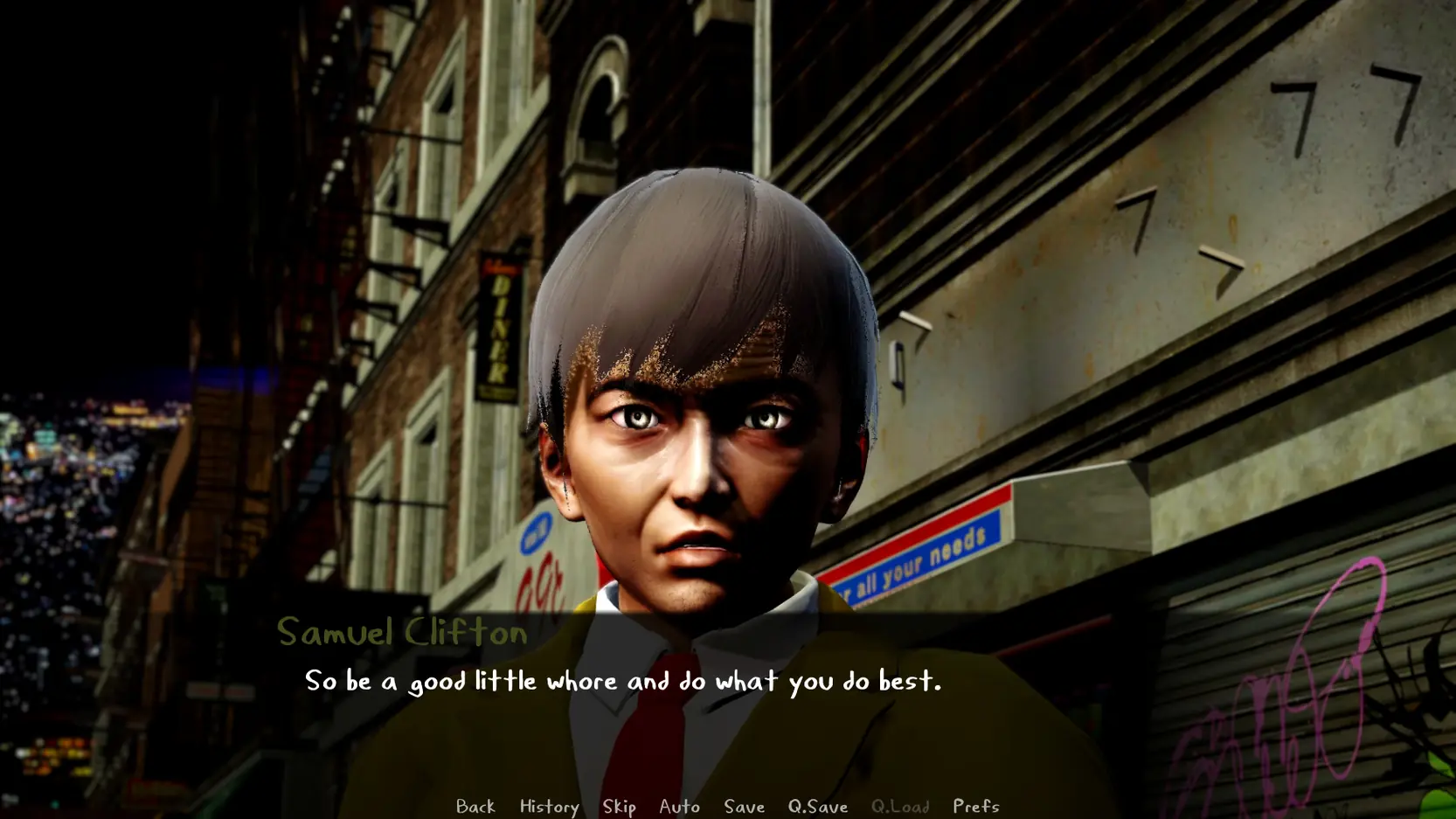Quick save with Q.Save
Screen dimensions: 1456x819
point(817,806)
